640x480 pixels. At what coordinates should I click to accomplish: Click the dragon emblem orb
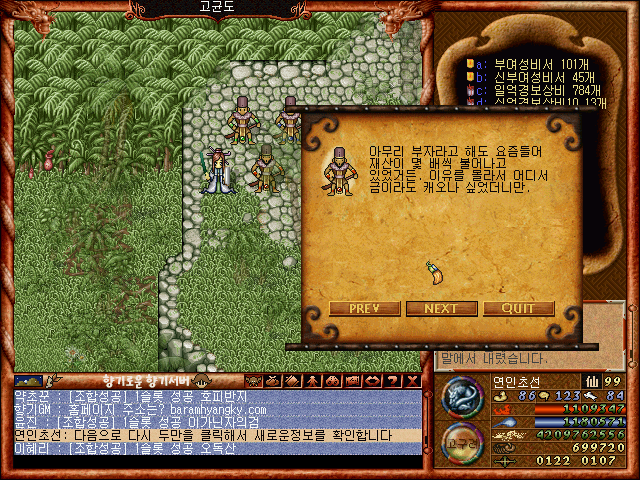(463, 396)
